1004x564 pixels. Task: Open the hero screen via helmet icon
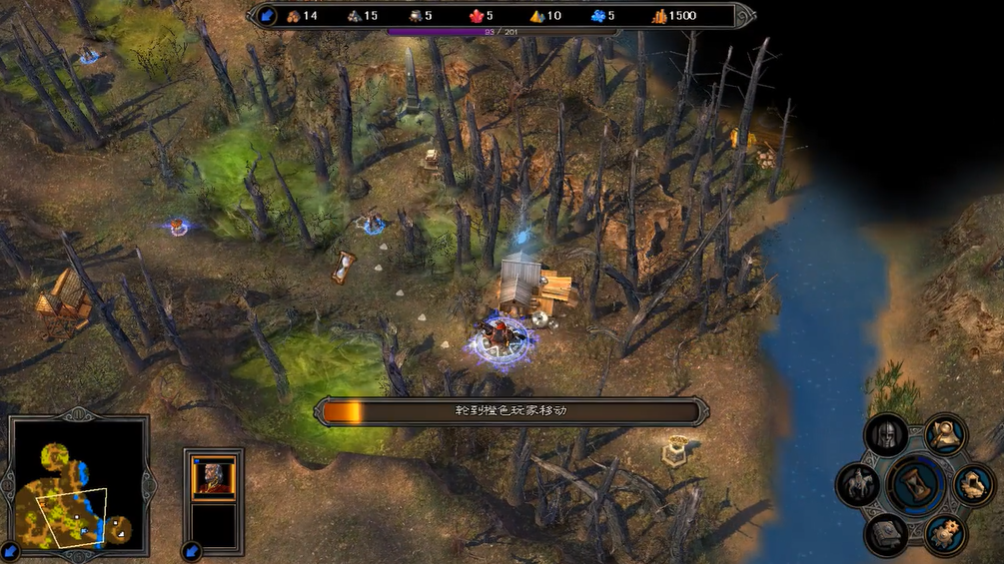tap(886, 436)
